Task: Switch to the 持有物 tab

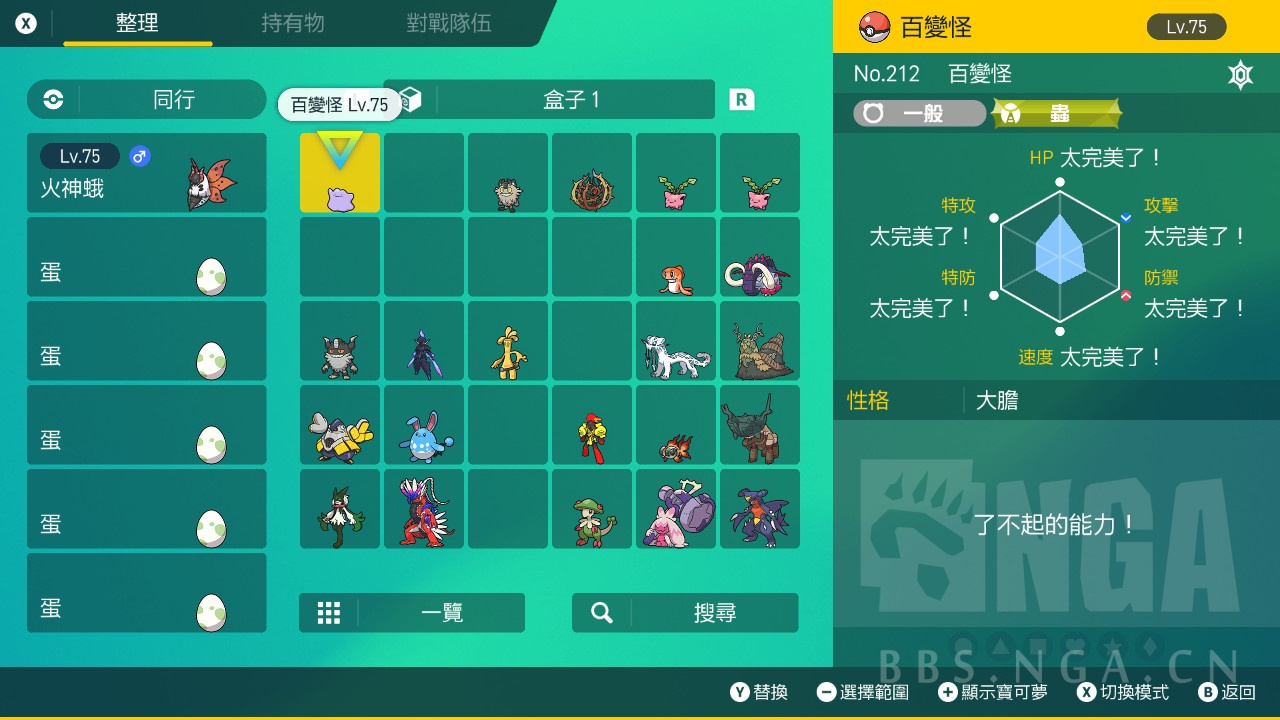Action: 292,24
